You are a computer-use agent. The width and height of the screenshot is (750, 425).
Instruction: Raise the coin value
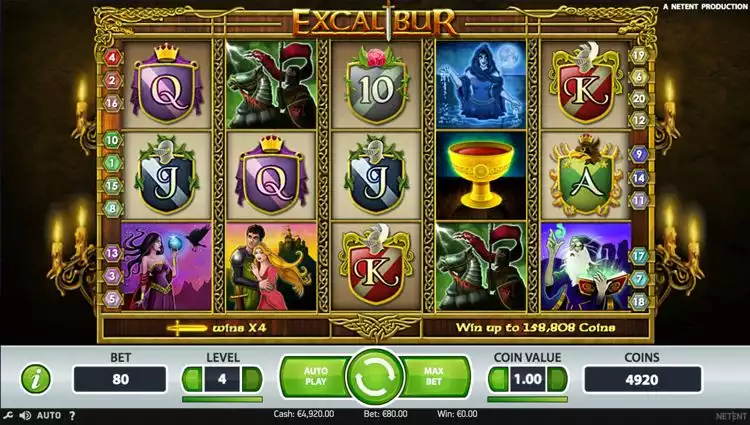[x=558, y=379]
